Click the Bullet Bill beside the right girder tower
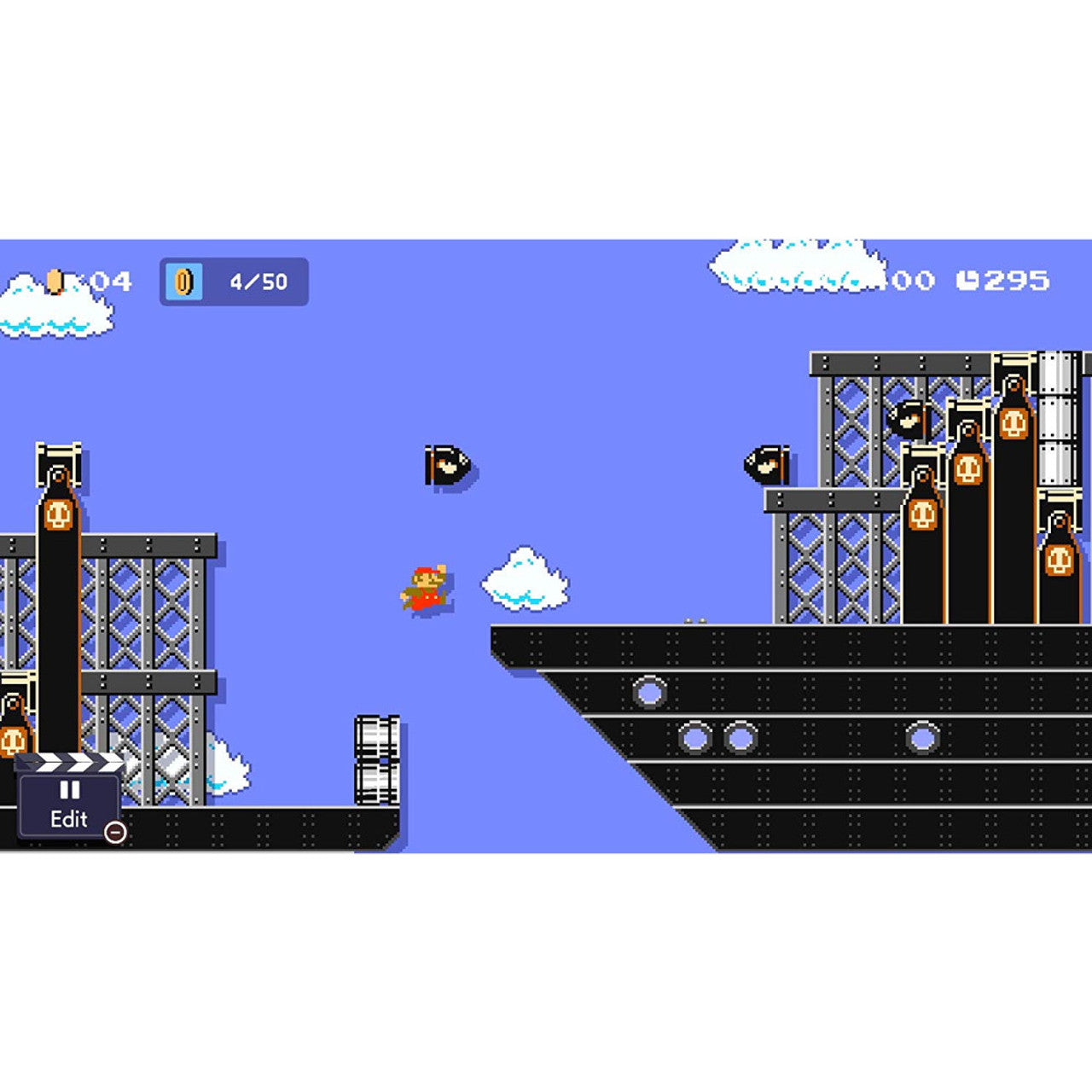1092x1092 pixels. (765, 465)
